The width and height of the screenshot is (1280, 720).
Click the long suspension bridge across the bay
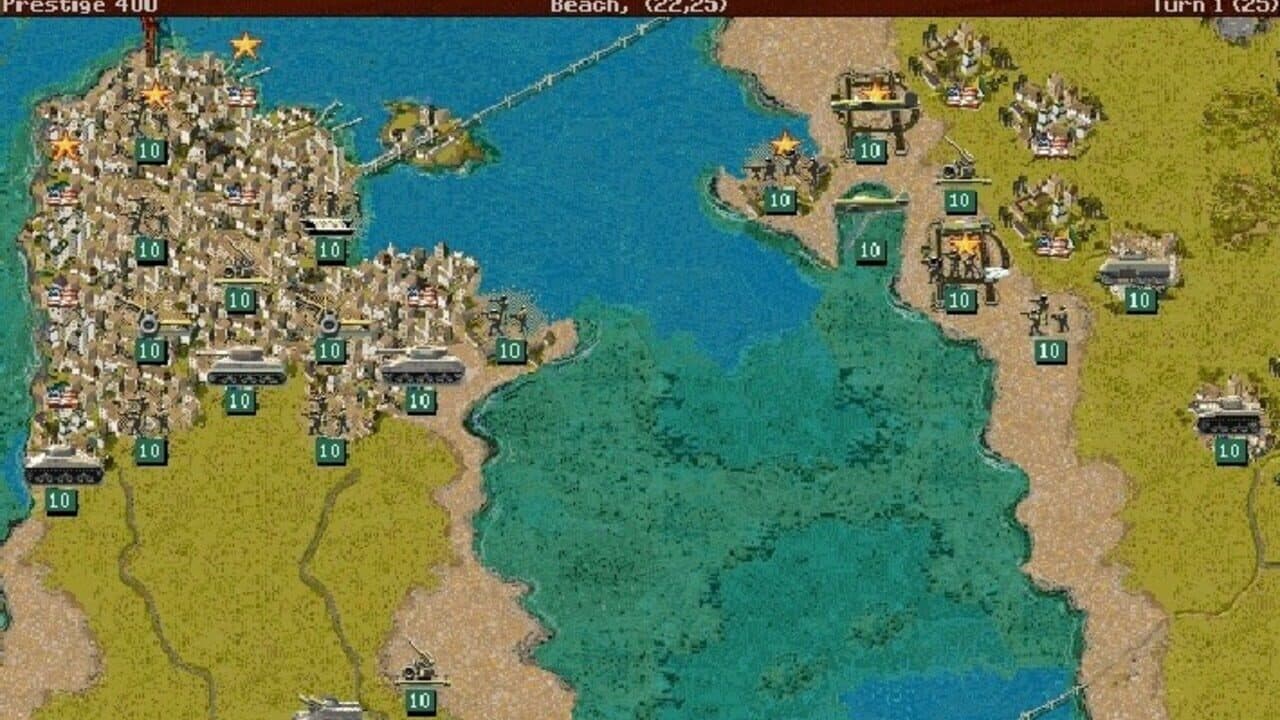coord(560,80)
